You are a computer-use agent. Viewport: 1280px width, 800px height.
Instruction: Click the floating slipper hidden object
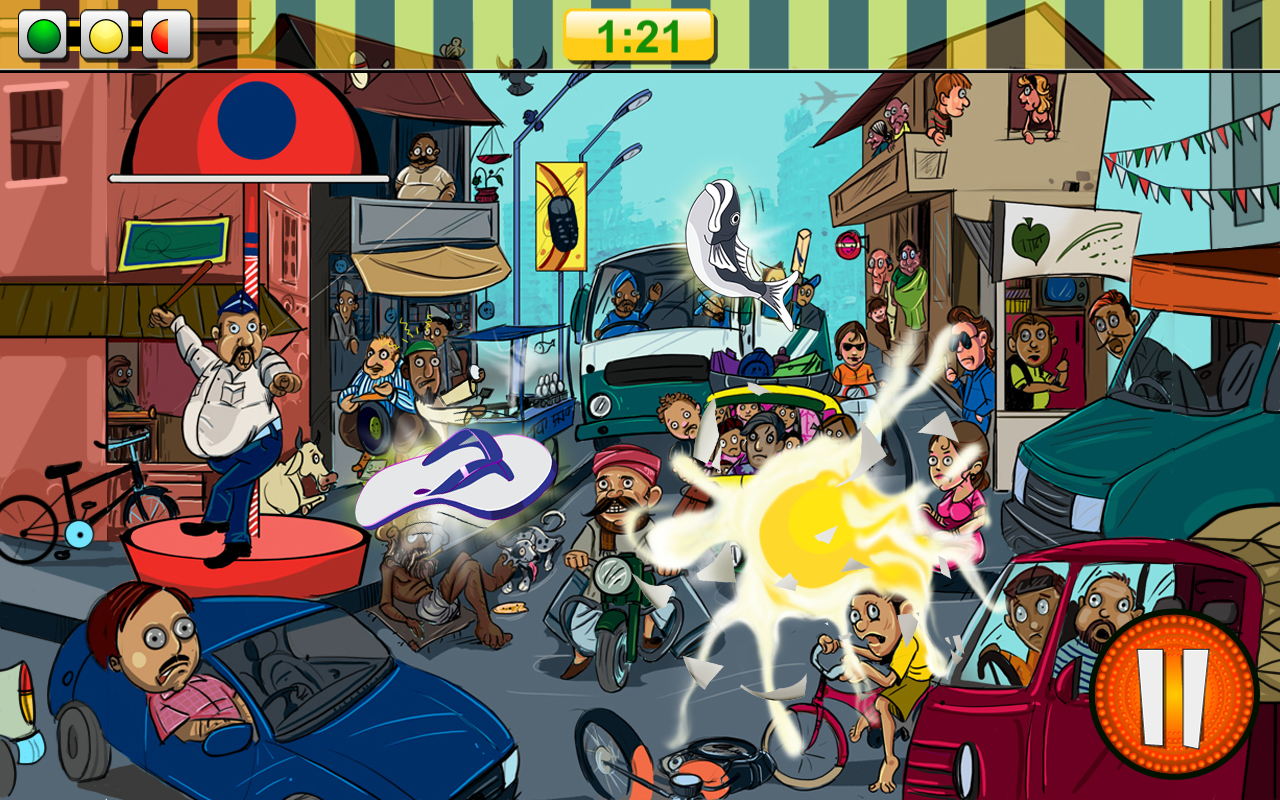coord(455,480)
